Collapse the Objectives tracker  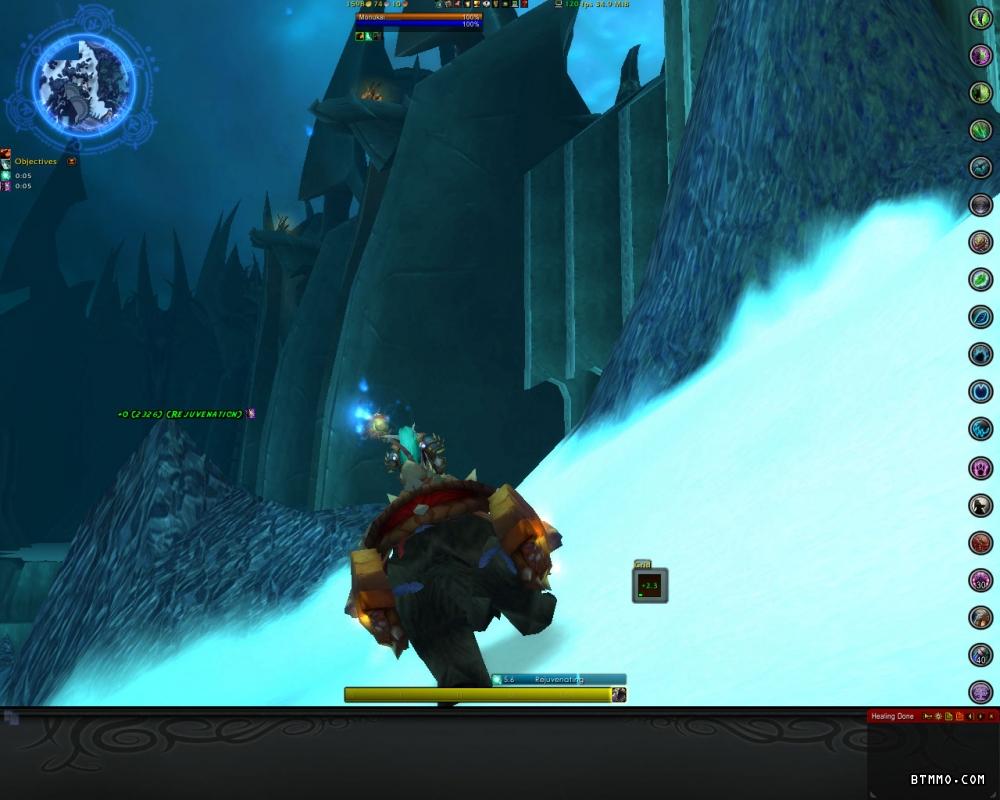(x=72, y=161)
